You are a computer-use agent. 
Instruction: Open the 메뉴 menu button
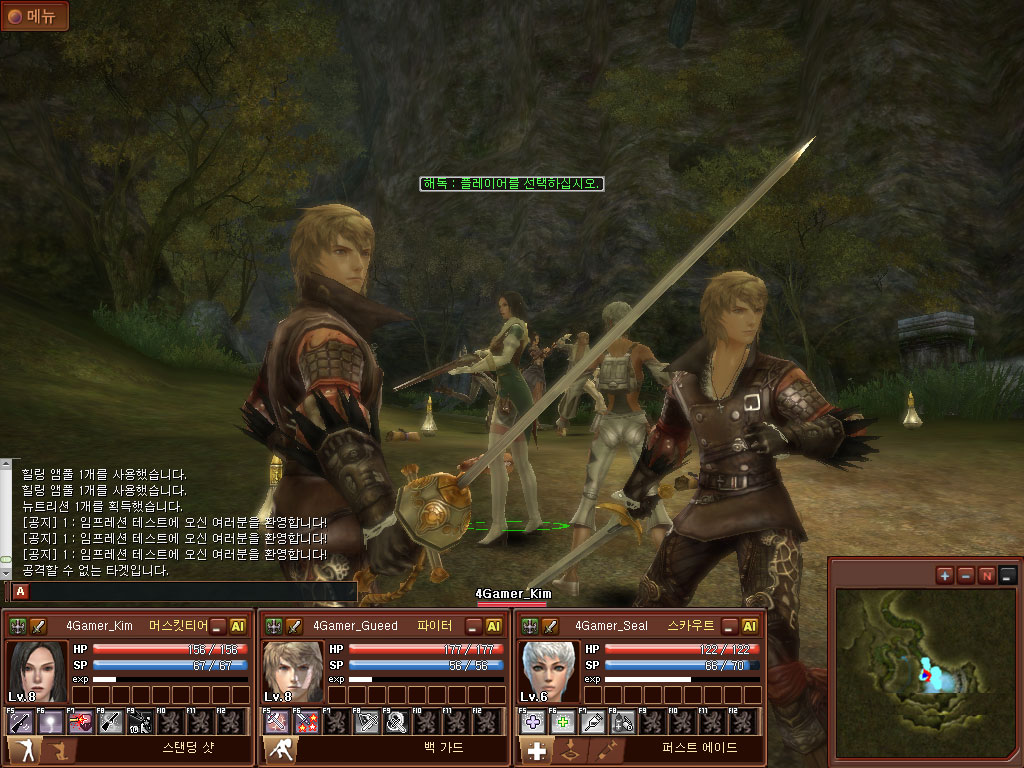(35, 16)
